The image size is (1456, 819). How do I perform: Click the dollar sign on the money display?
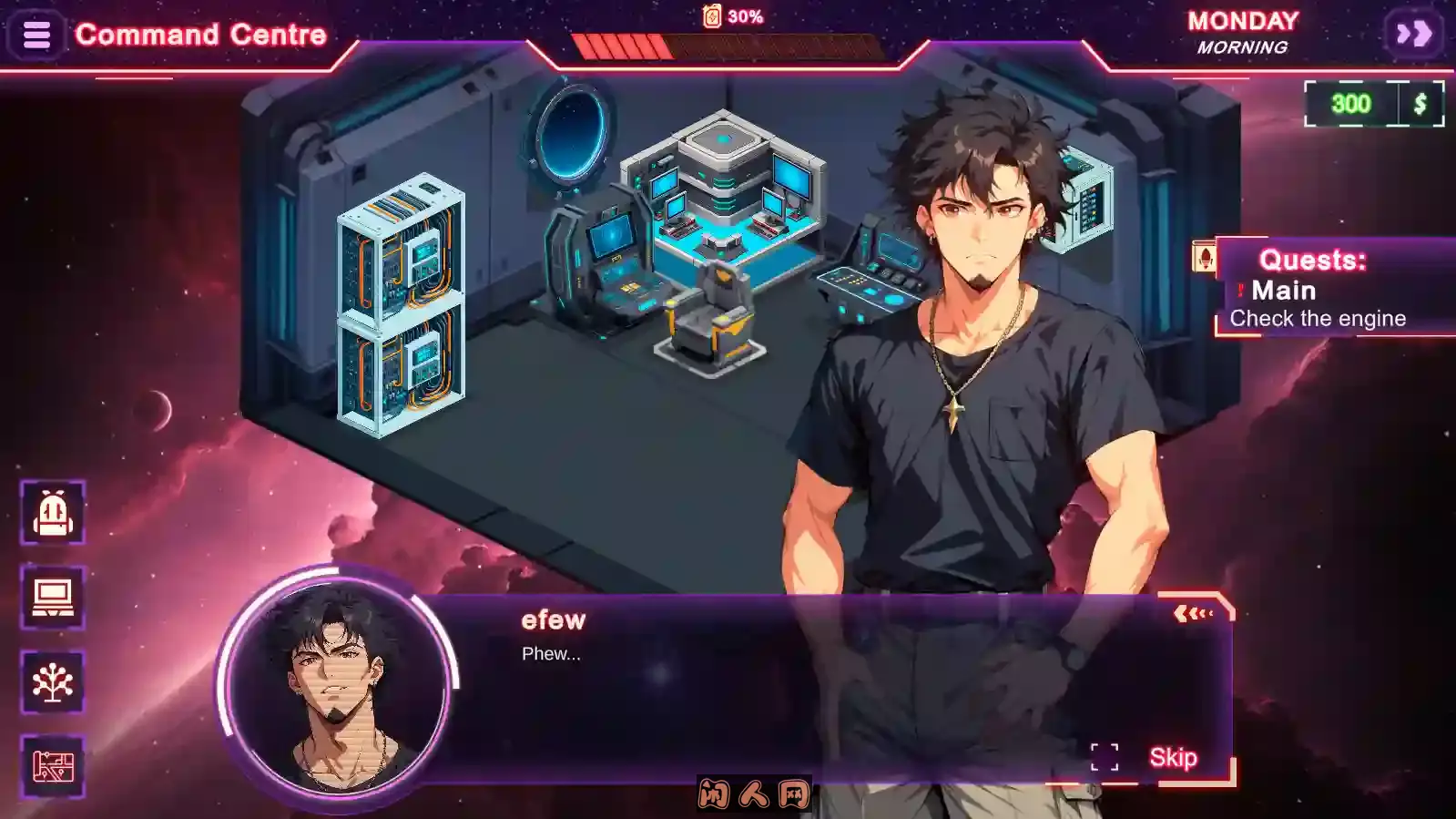click(1419, 103)
